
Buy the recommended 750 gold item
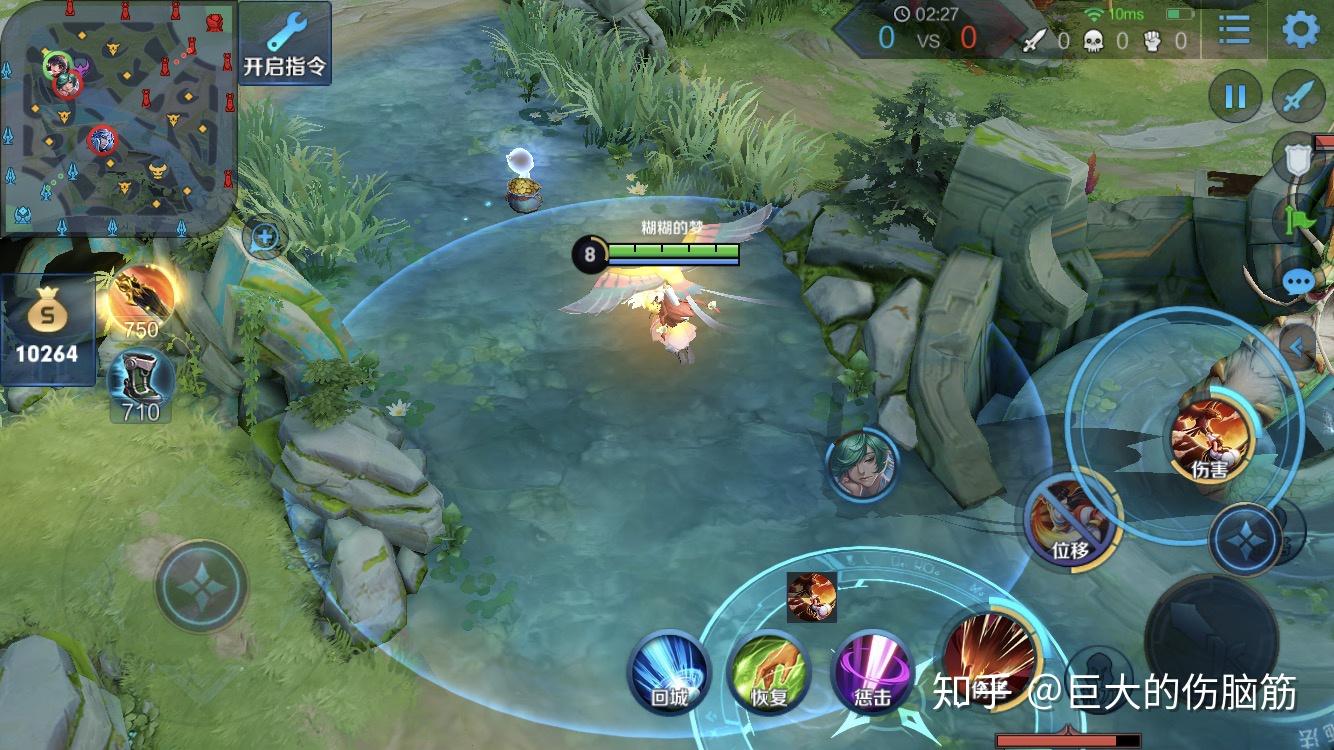point(141,297)
